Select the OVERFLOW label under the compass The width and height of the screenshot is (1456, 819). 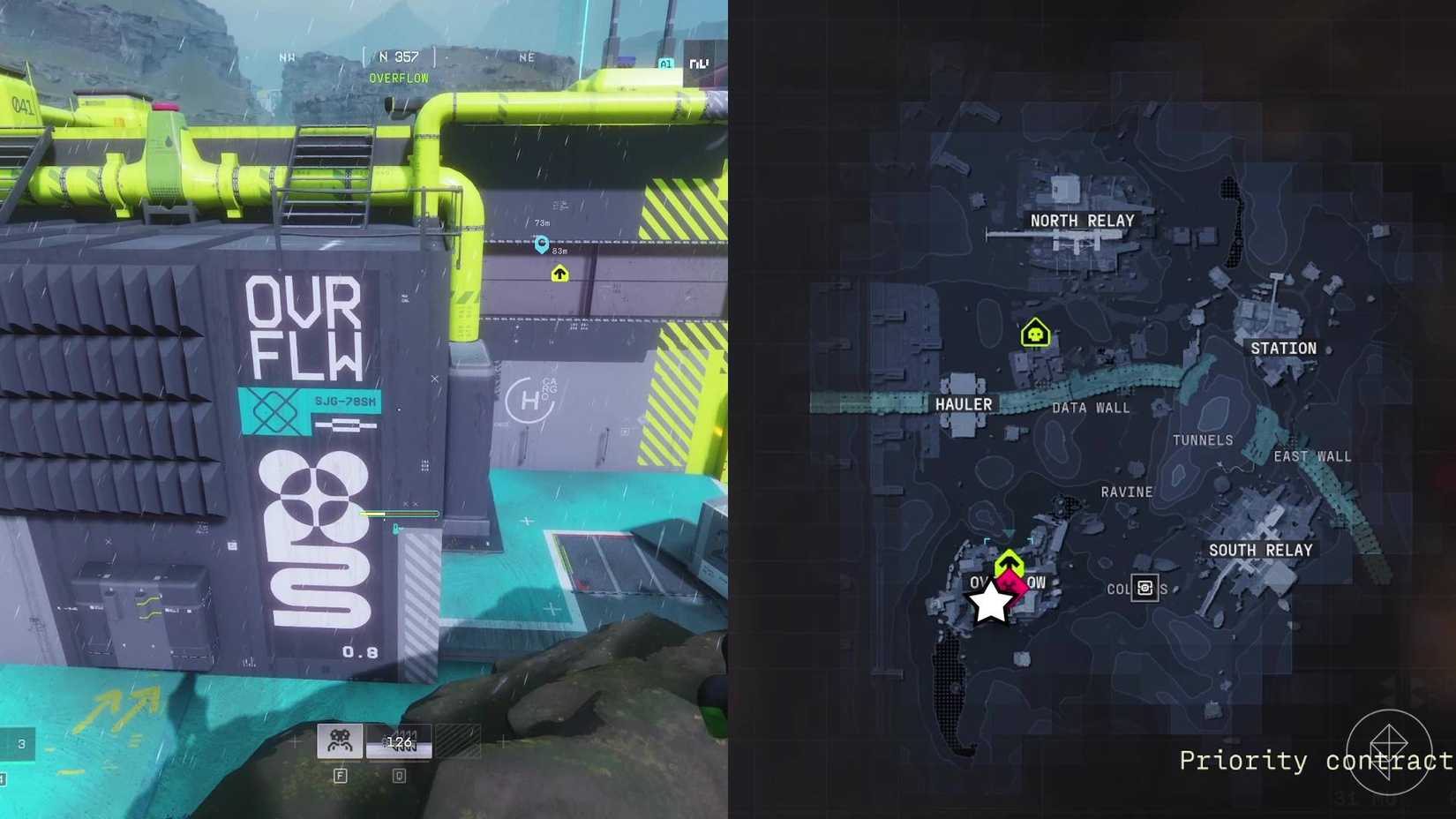click(x=397, y=78)
